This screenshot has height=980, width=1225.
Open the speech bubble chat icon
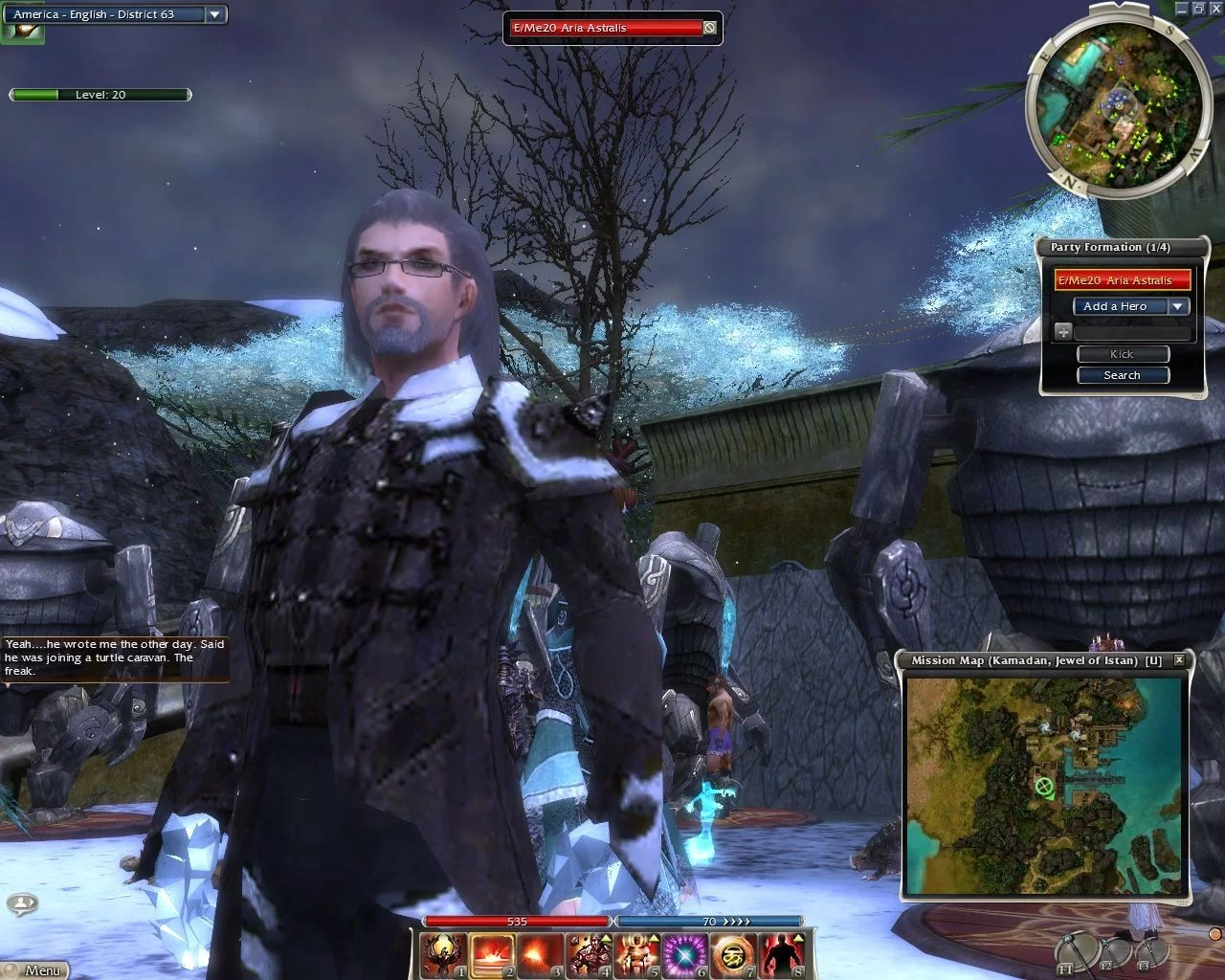(x=21, y=902)
